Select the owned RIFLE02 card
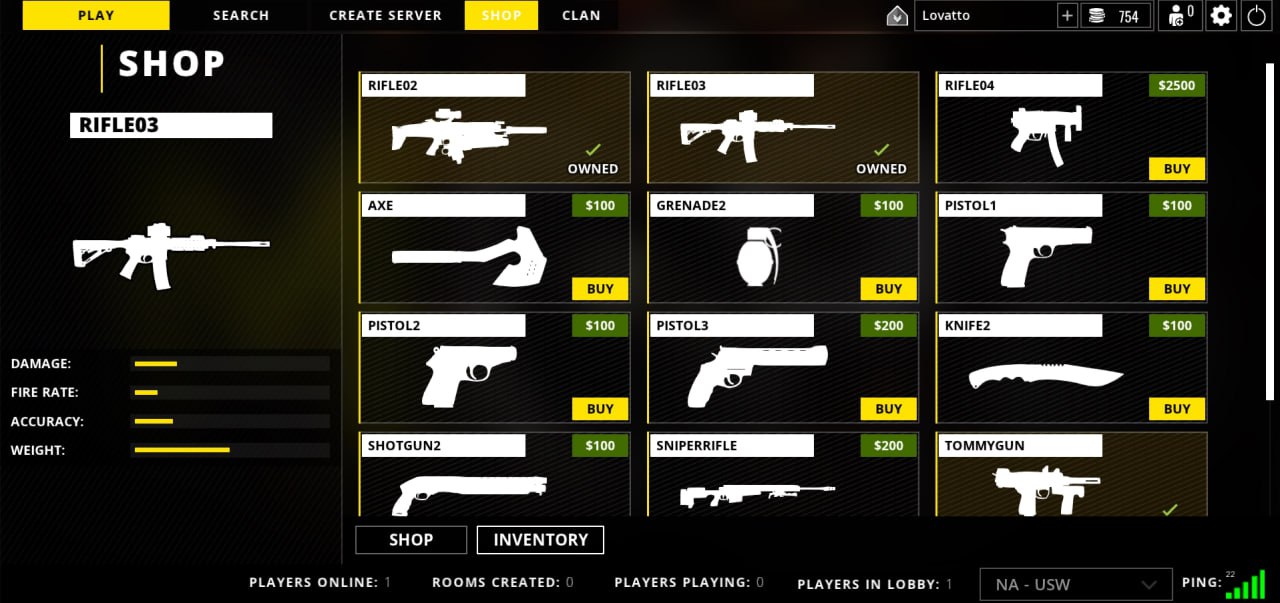The image size is (1280, 603). pyautogui.click(x=495, y=128)
